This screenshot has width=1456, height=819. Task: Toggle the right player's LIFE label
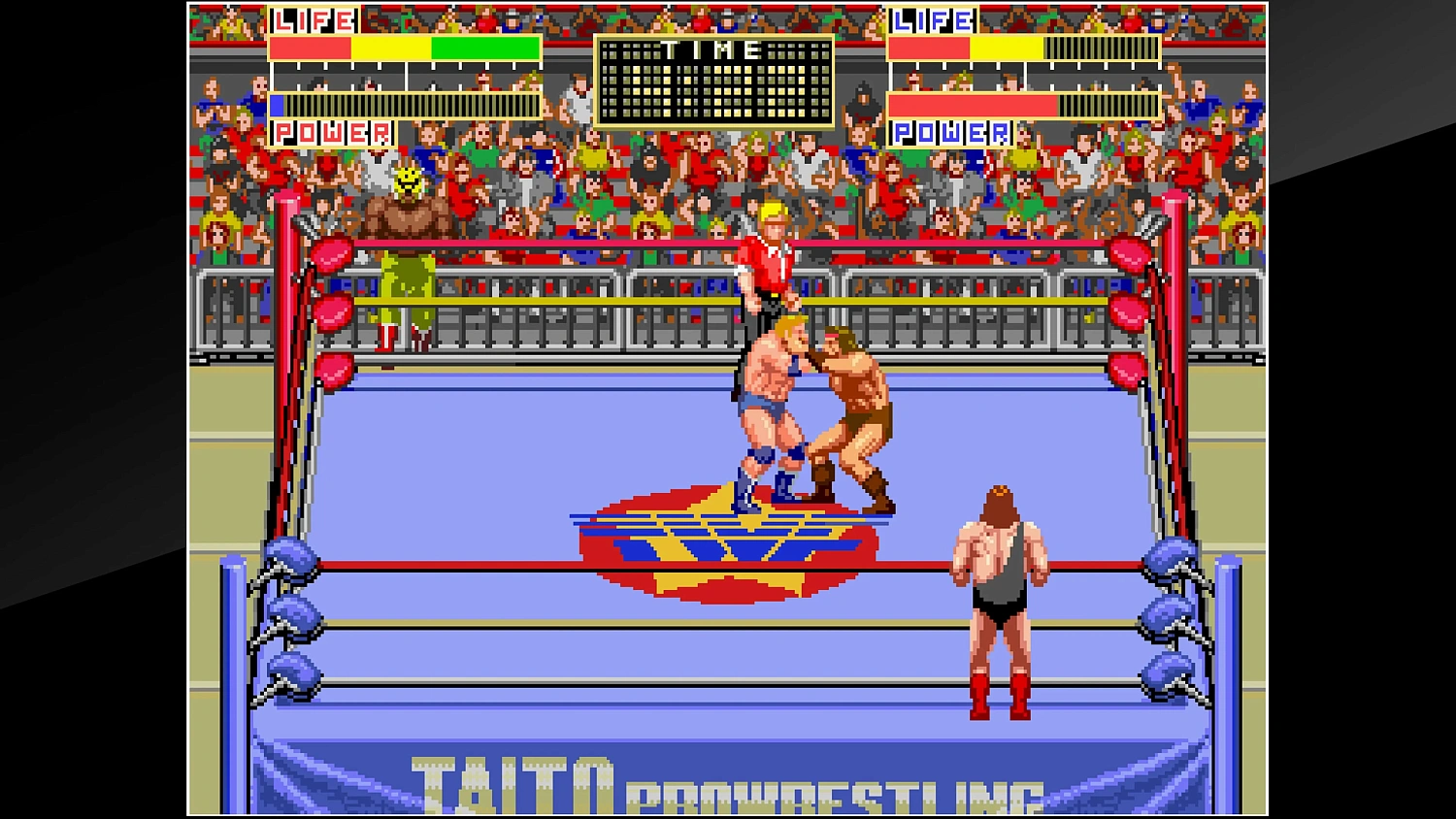932,19
